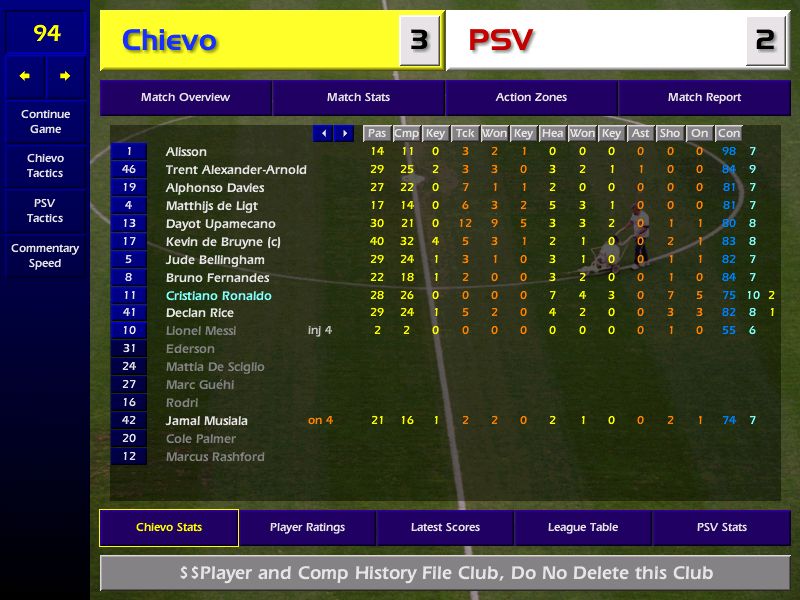
Task: Go back with the left yellow arrow
Action: (x=25, y=76)
